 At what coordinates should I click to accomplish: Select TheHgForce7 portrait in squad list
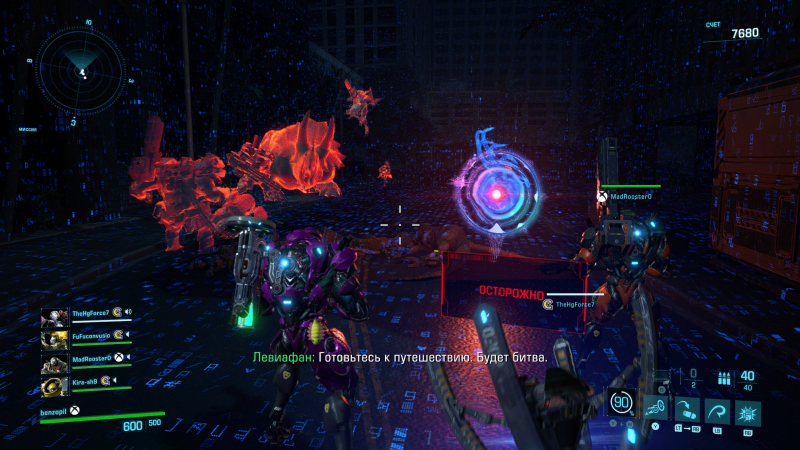[x=55, y=318]
